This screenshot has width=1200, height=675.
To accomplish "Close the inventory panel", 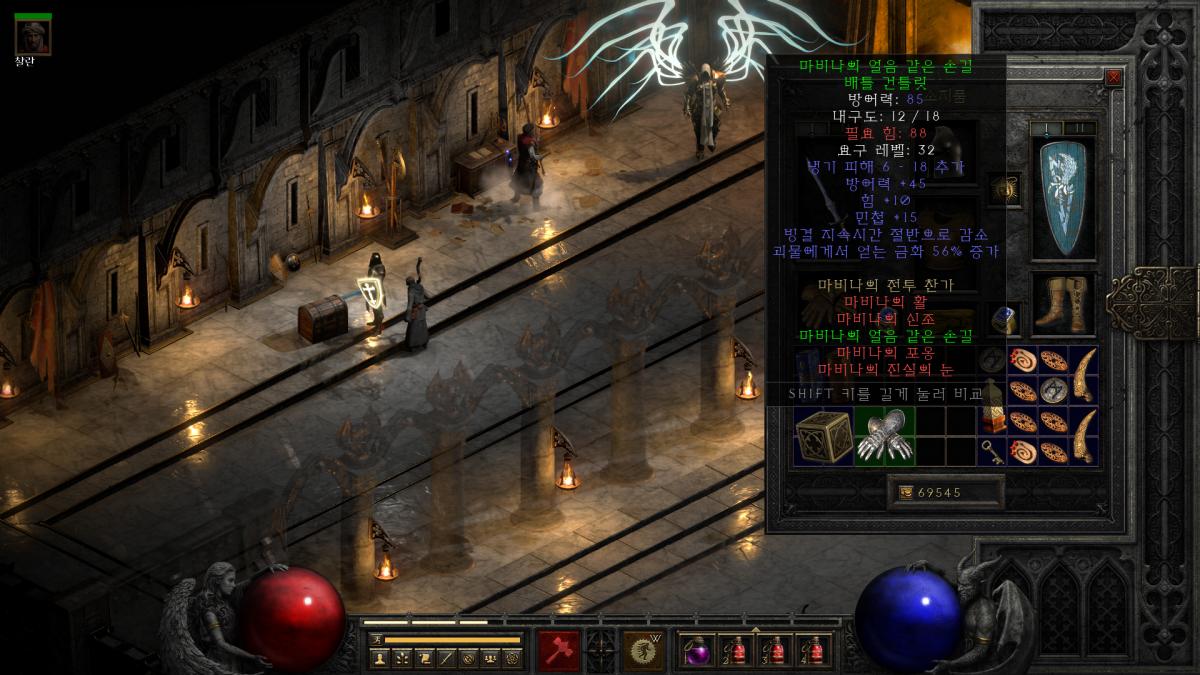I will coord(1114,77).
